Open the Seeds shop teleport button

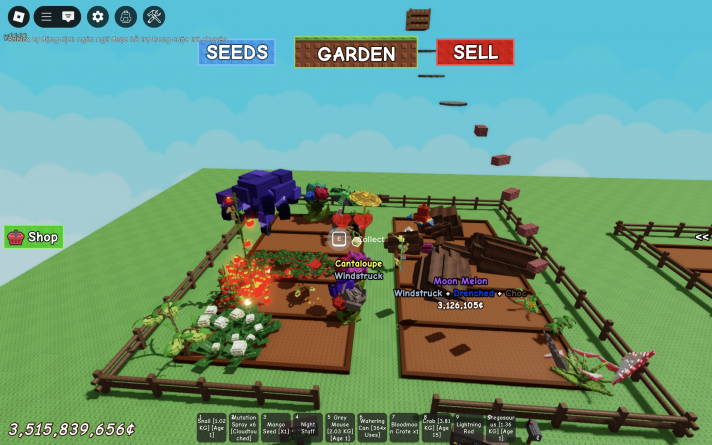click(236, 52)
